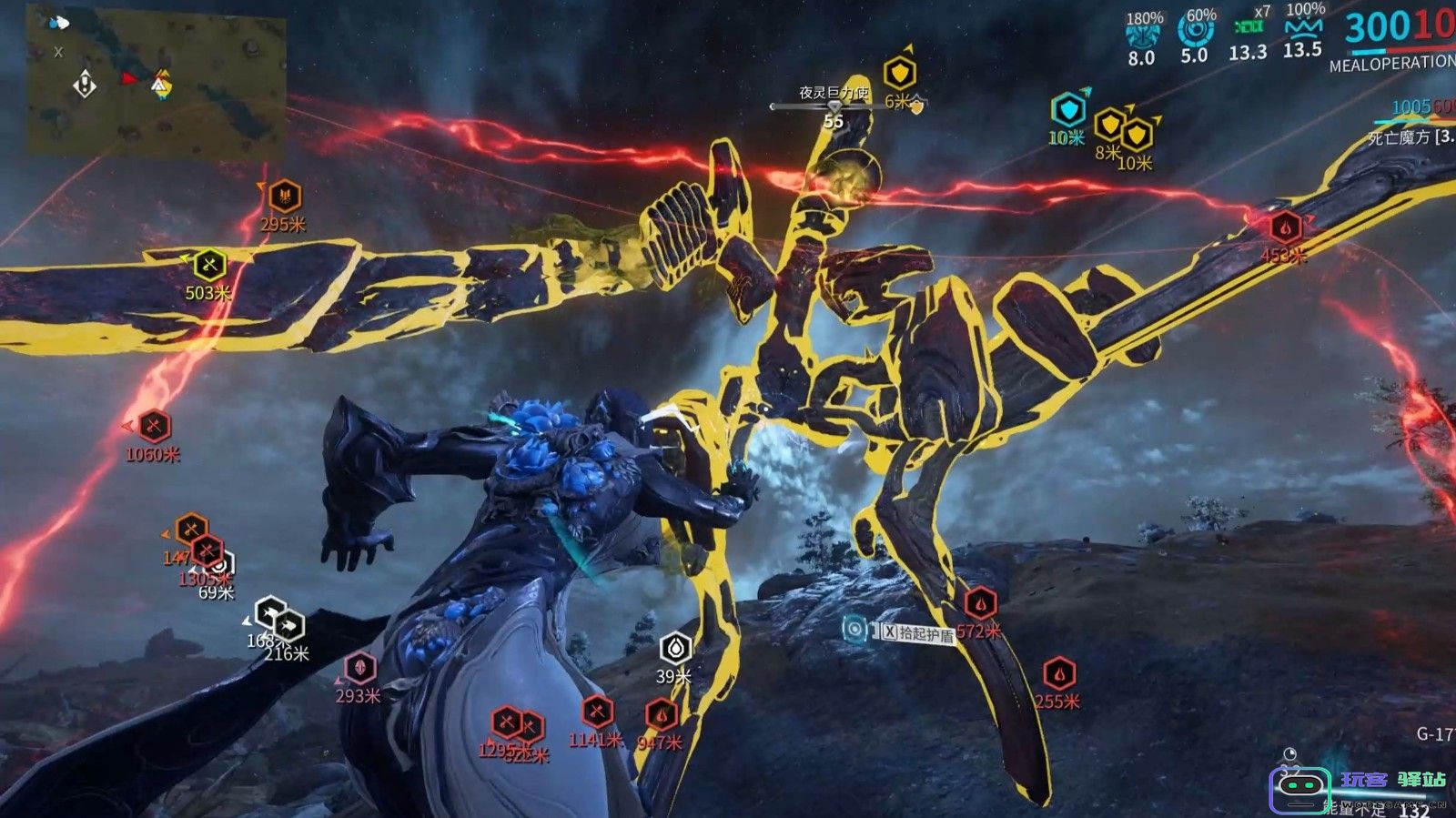Click the x7 multiplier buff icon
The height and width of the screenshot is (818, 1456).
click(1249, 27)
